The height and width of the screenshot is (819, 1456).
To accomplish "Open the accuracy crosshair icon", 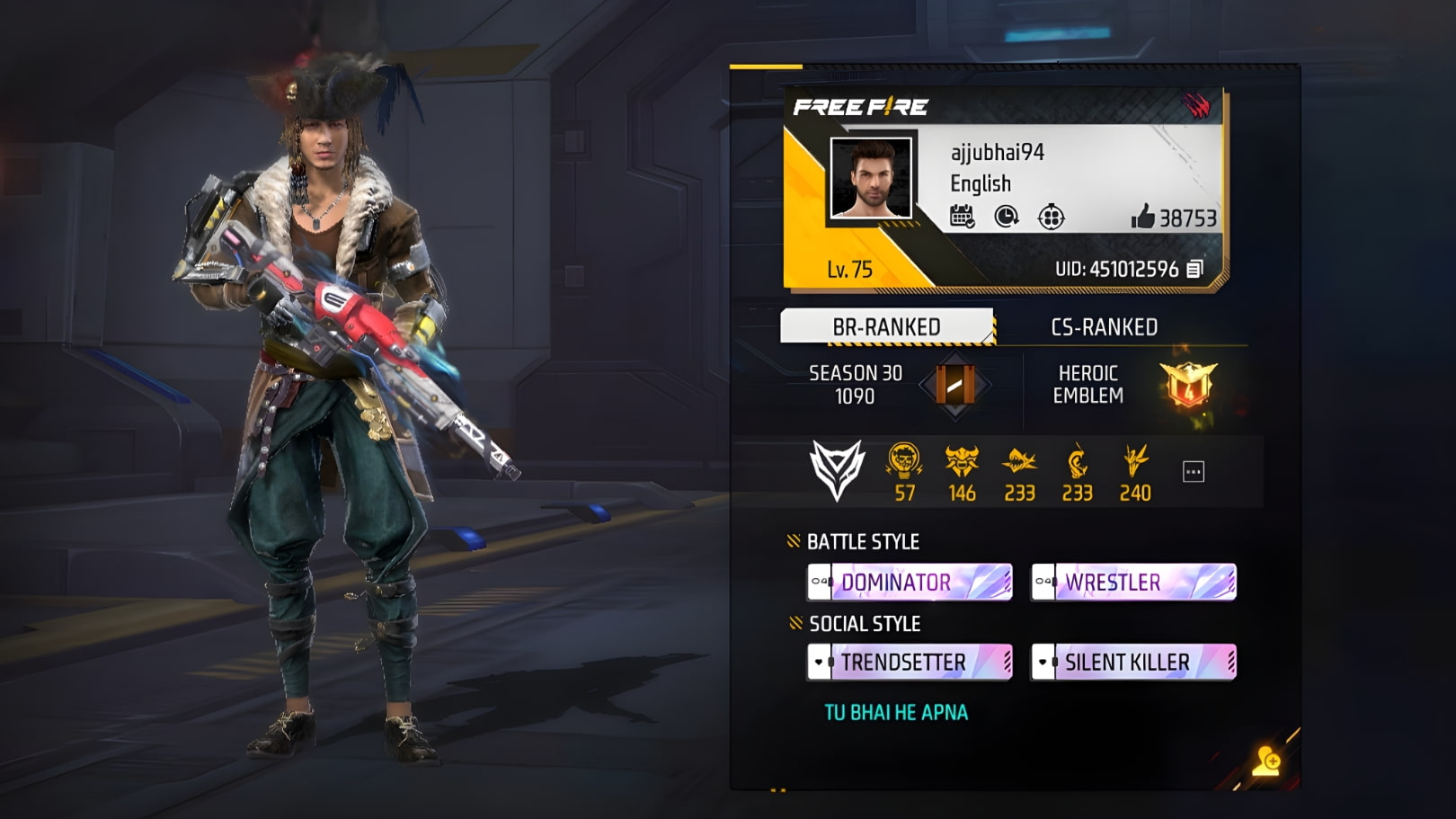I will click(x=1052, y=217).
